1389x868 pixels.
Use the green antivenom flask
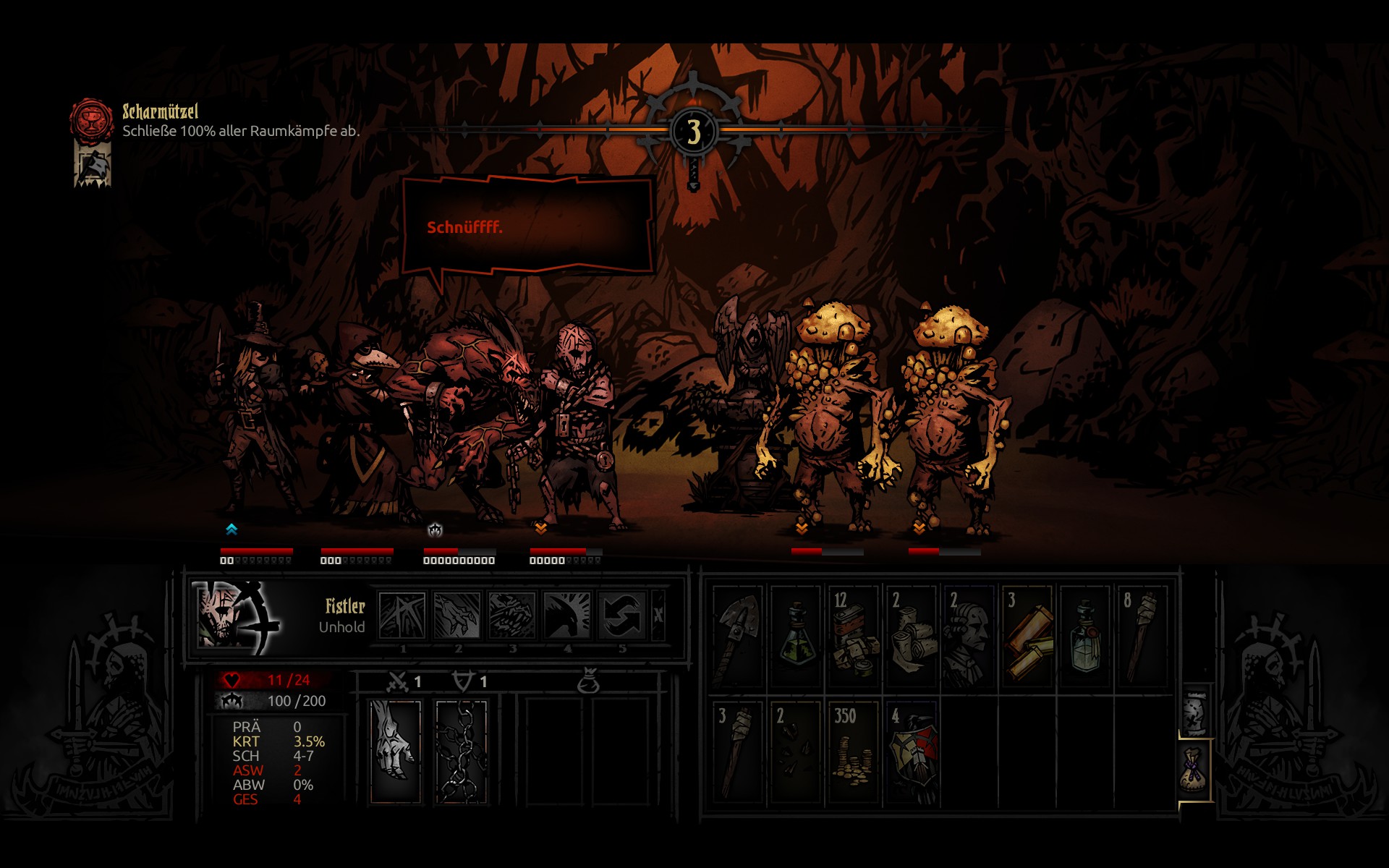[796, 637]
